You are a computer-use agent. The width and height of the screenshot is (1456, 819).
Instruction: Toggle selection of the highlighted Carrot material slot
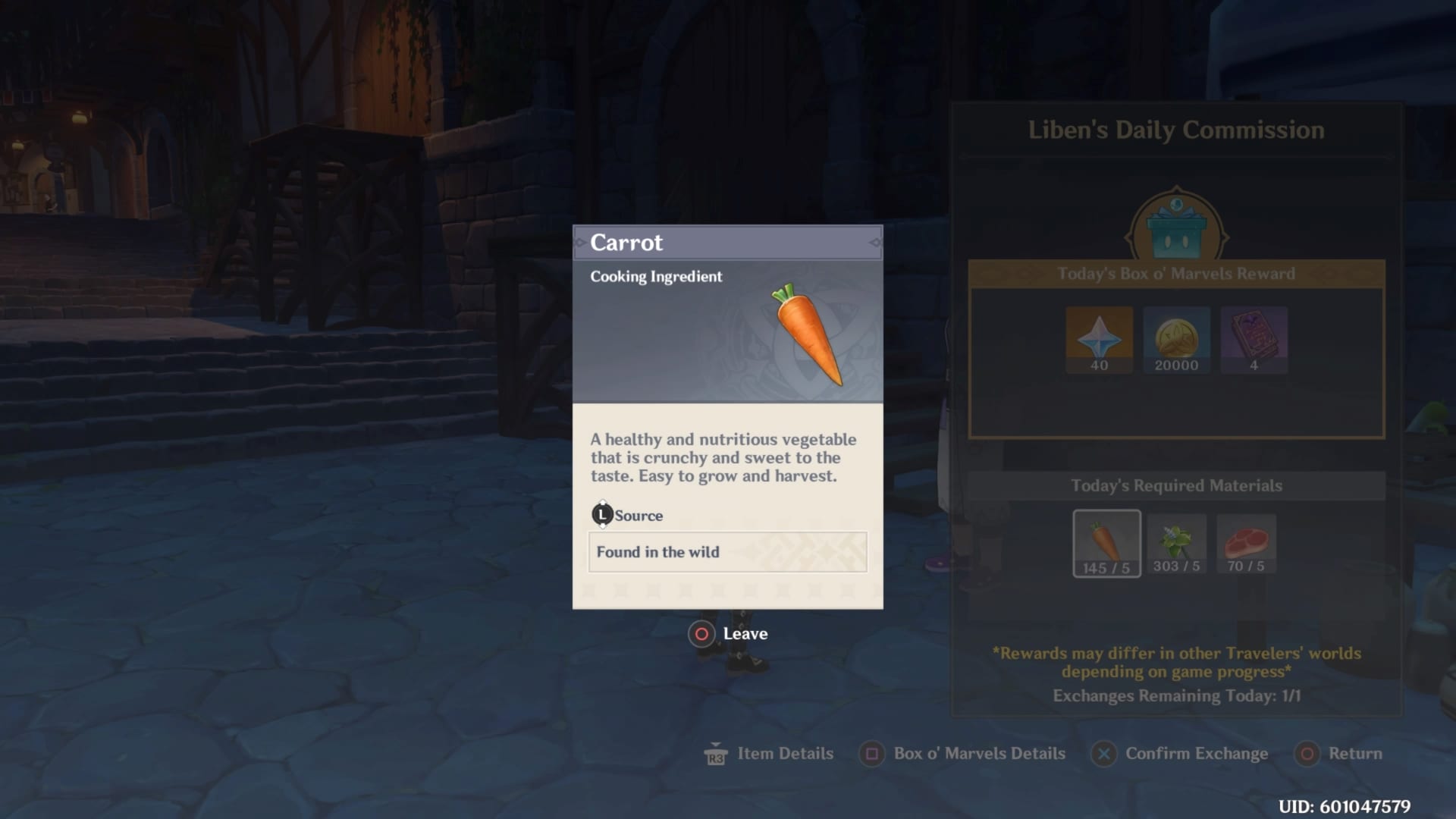point(1106,544)
